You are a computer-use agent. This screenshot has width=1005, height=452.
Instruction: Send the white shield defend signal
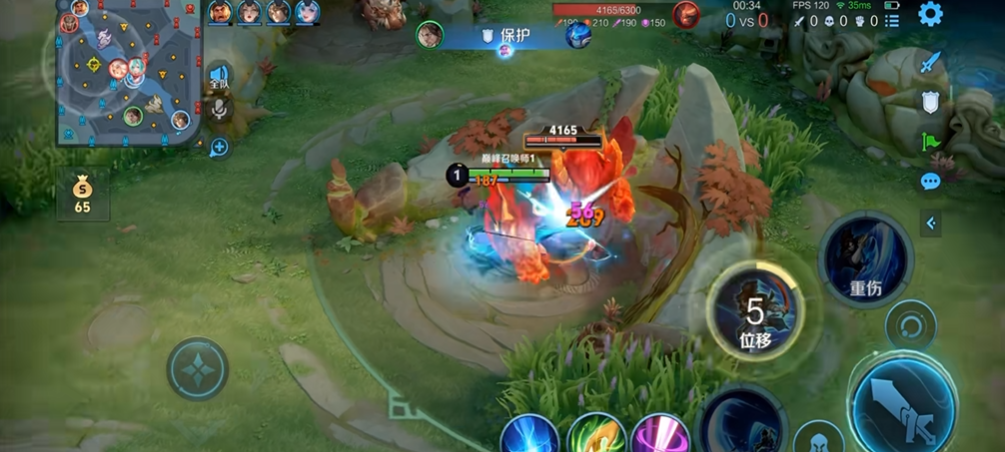coord(931,102)
